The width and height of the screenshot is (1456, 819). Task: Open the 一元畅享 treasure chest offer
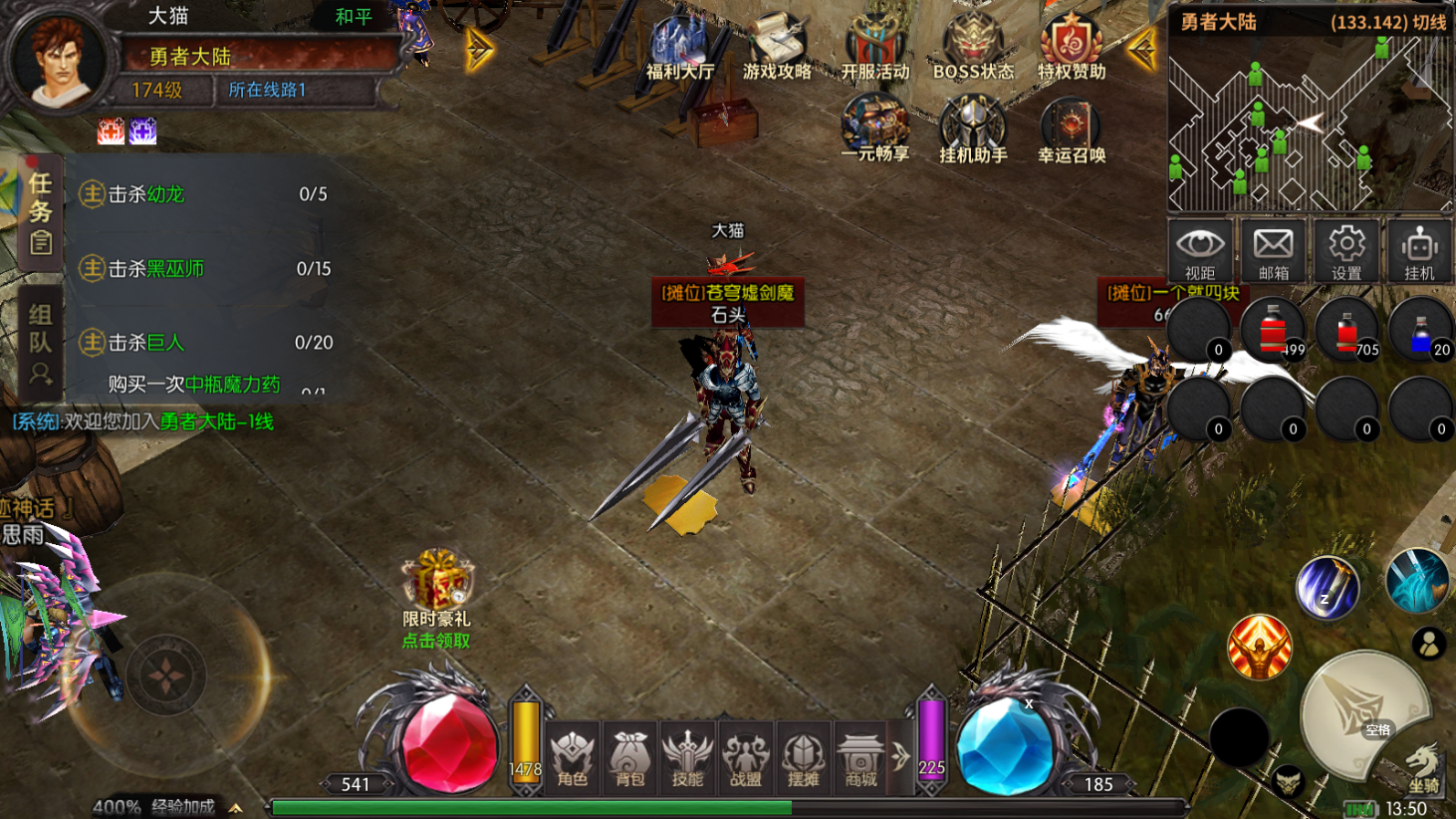coord(874,128)
